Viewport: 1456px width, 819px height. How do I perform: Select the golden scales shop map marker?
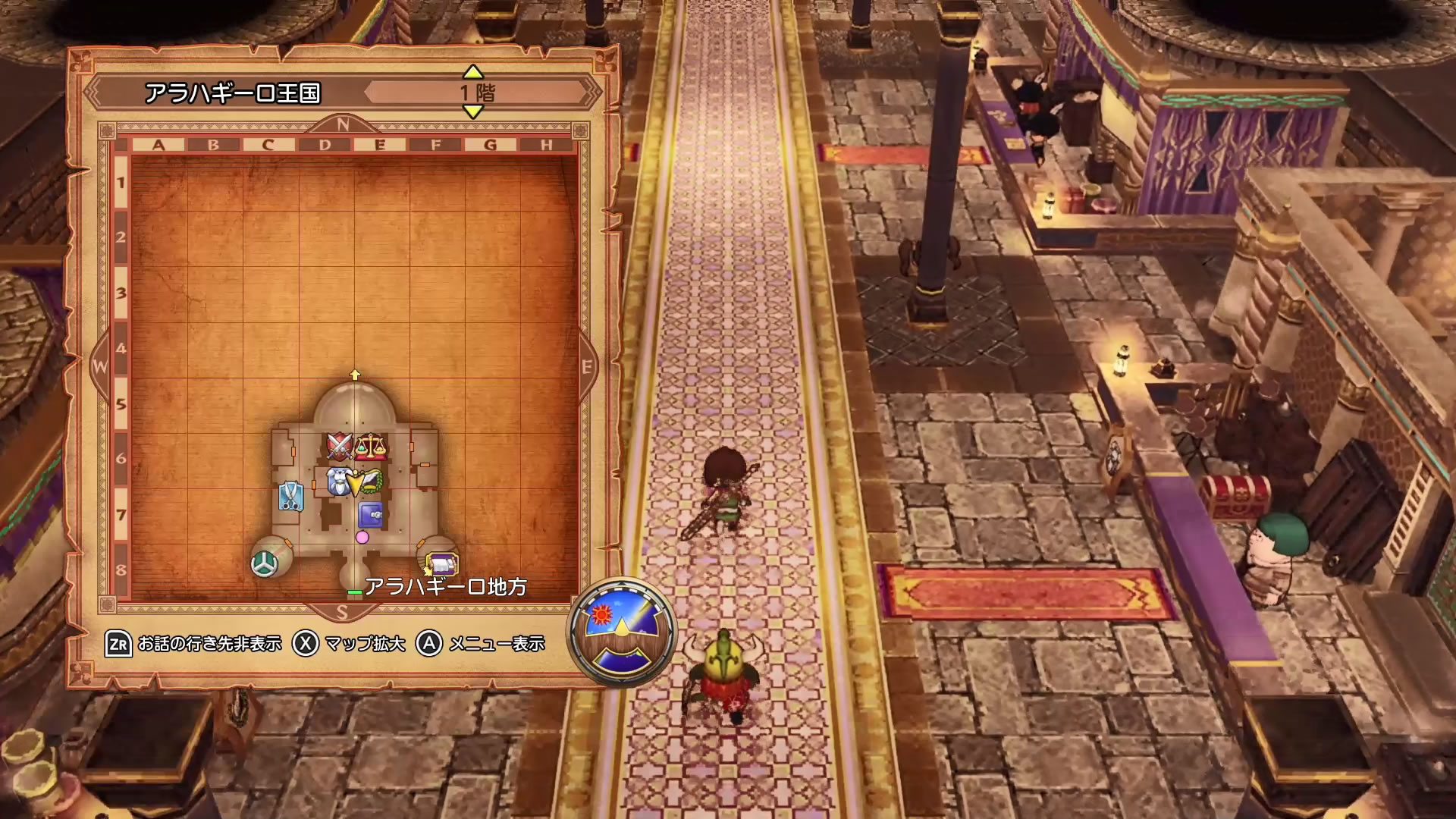370,447
